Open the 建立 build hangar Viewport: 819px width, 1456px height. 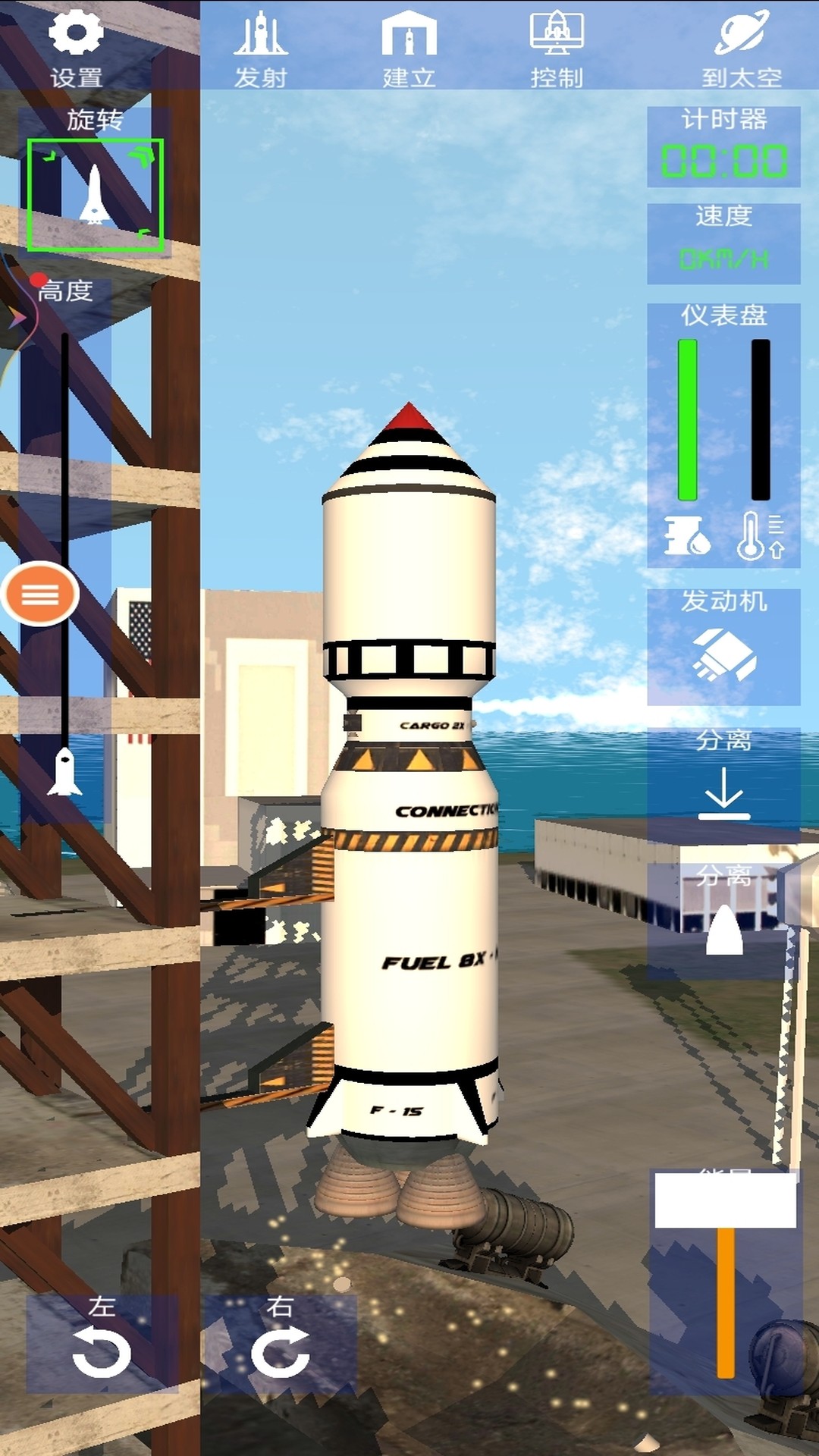(409, 47)
